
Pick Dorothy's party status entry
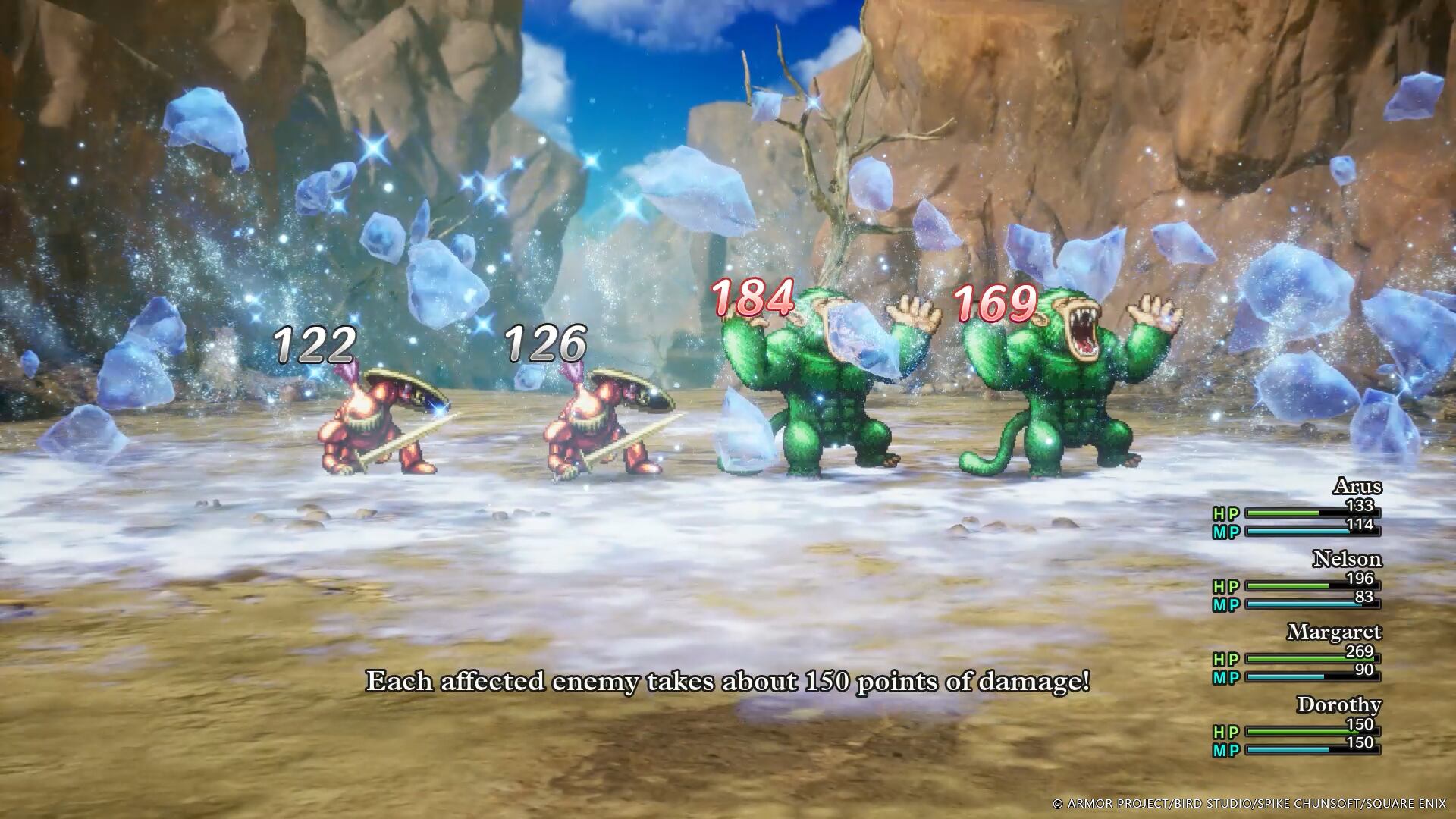(x=1338, y=704)
